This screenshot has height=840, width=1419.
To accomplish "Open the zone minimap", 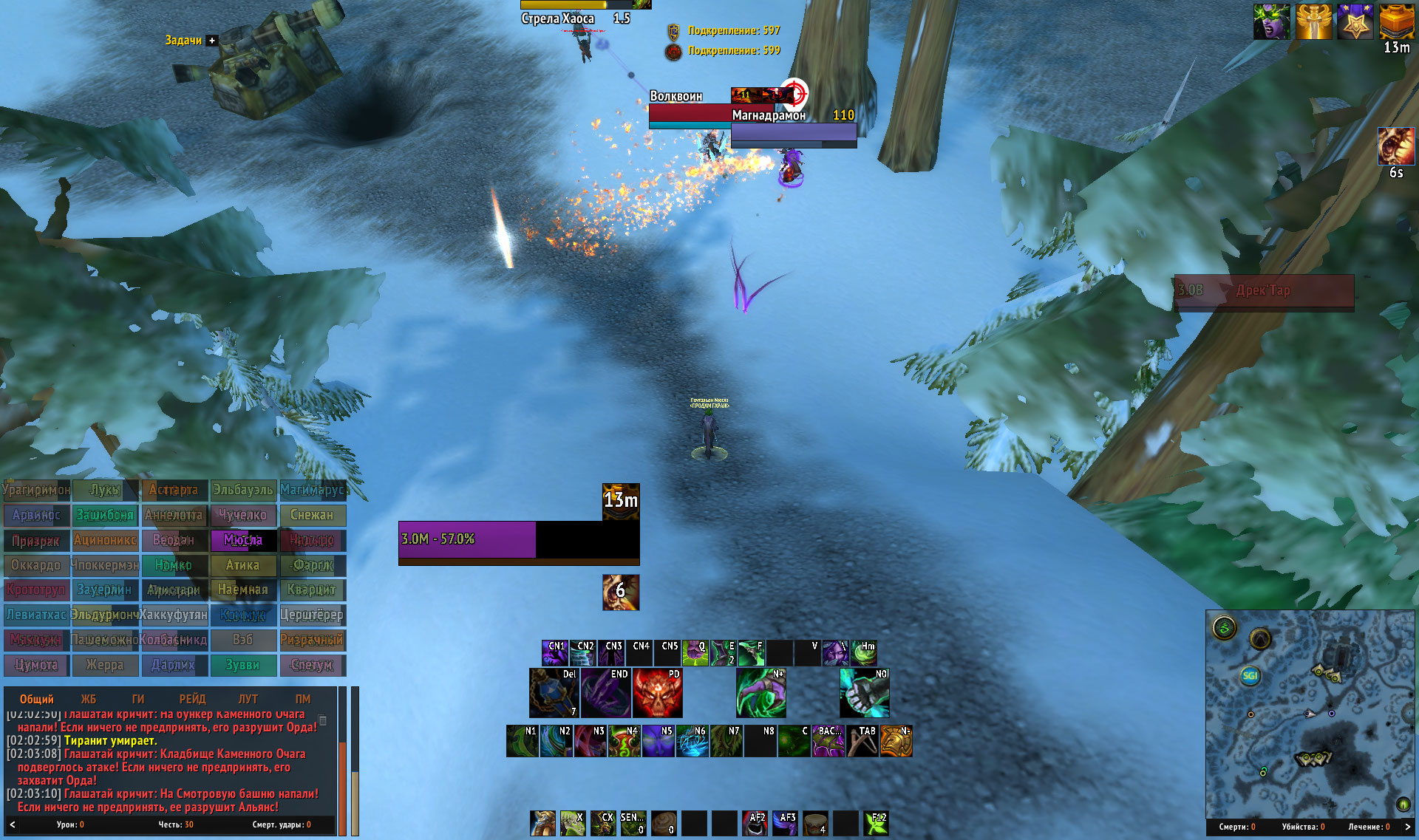I will (1310, 713).
